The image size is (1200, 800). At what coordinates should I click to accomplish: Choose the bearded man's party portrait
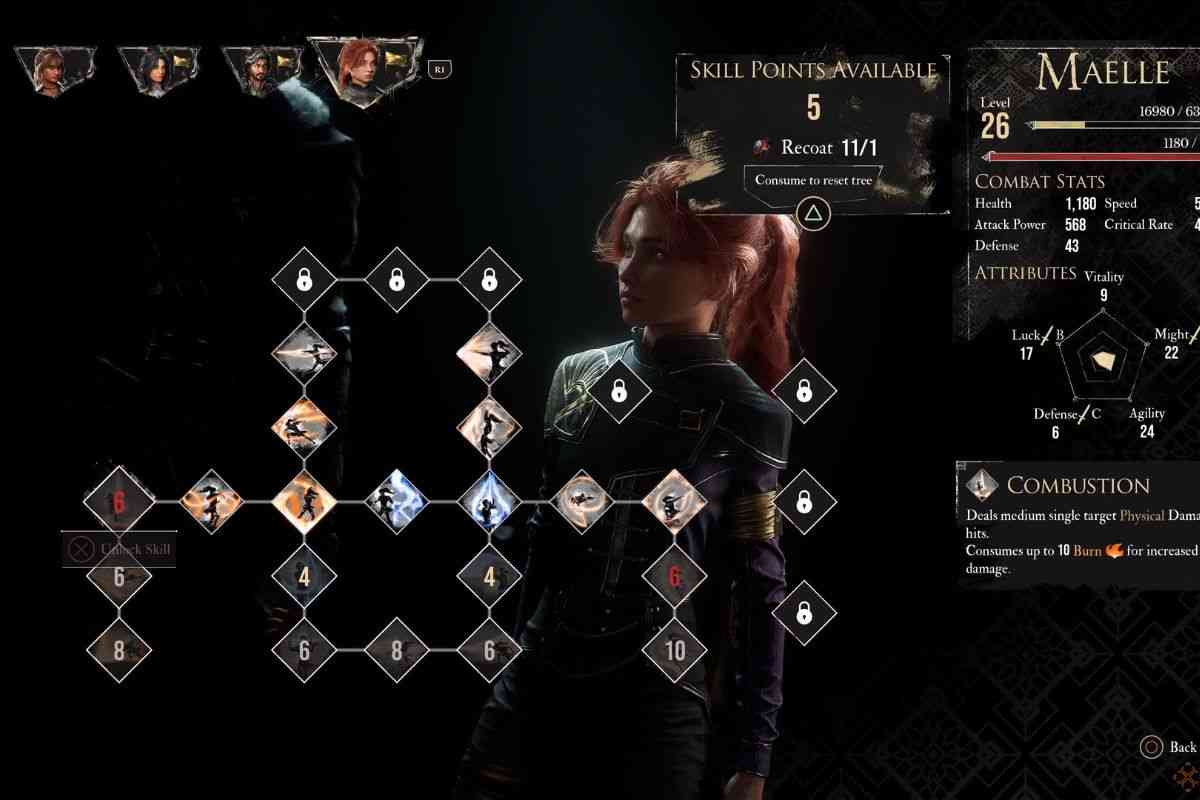click(256, 68)
